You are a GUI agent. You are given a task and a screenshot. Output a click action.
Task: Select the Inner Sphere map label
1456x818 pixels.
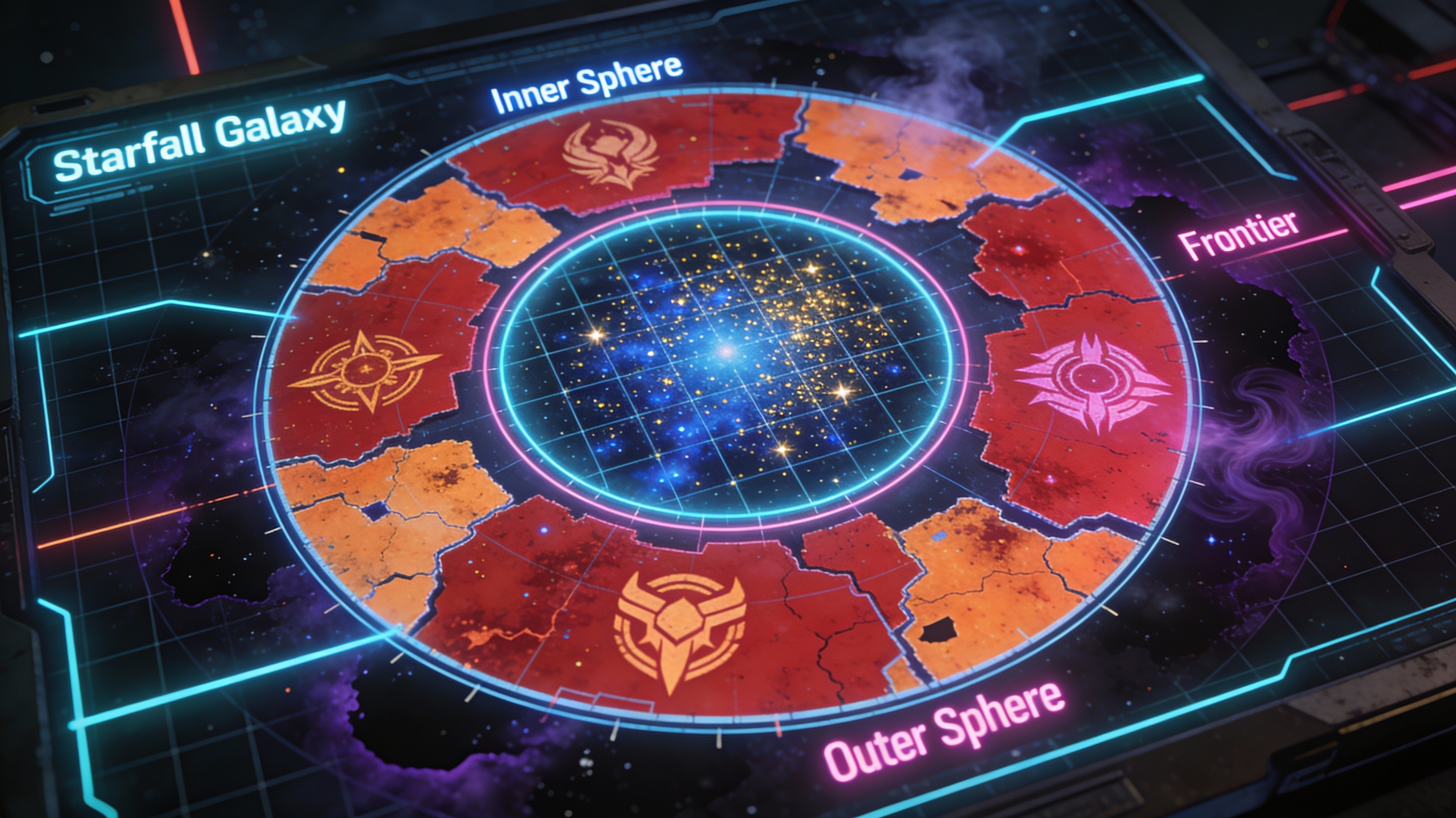pyautogui.click(x=586, y=85)
